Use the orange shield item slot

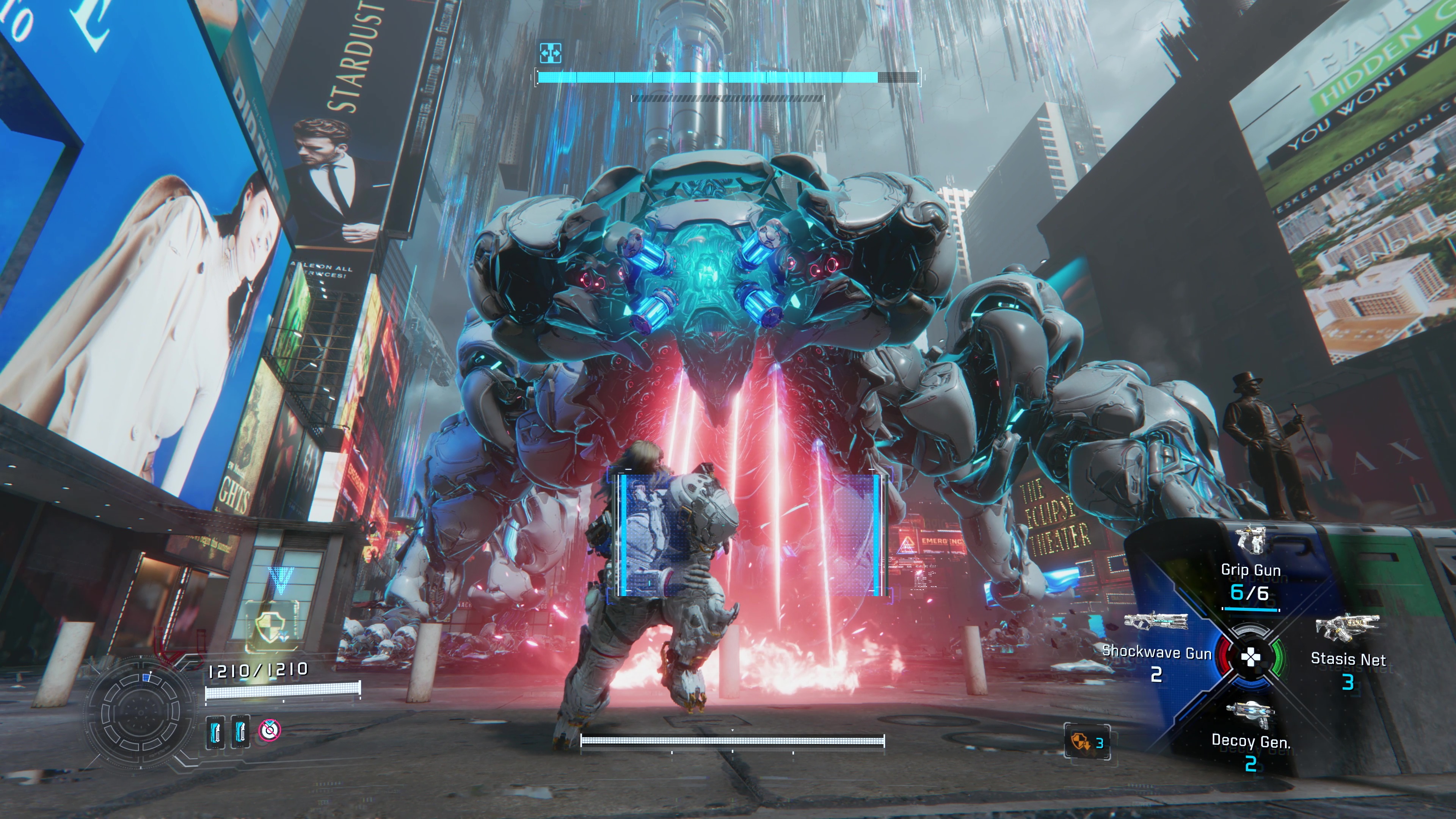click(1086, 742)
